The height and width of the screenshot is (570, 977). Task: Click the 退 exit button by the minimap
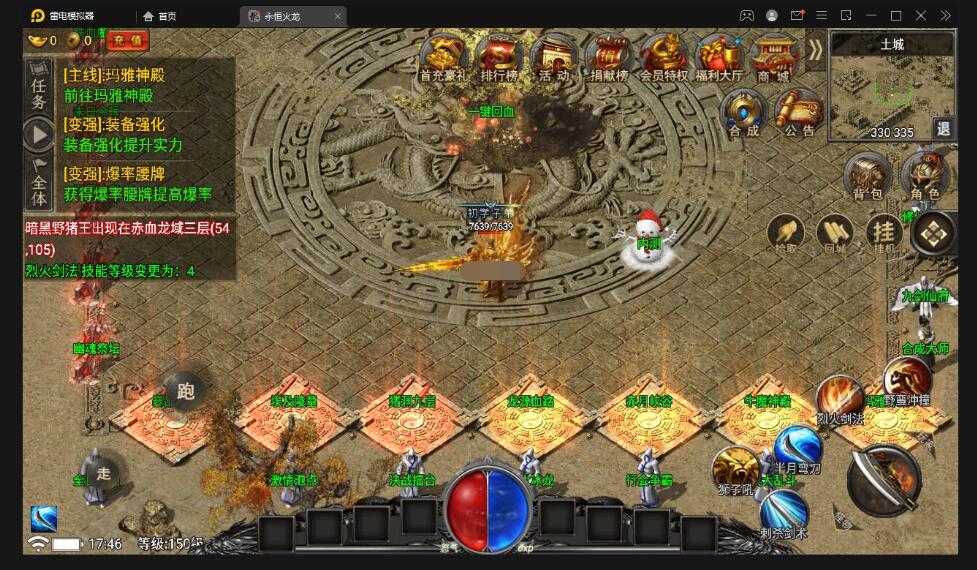(x=942, y=128)
